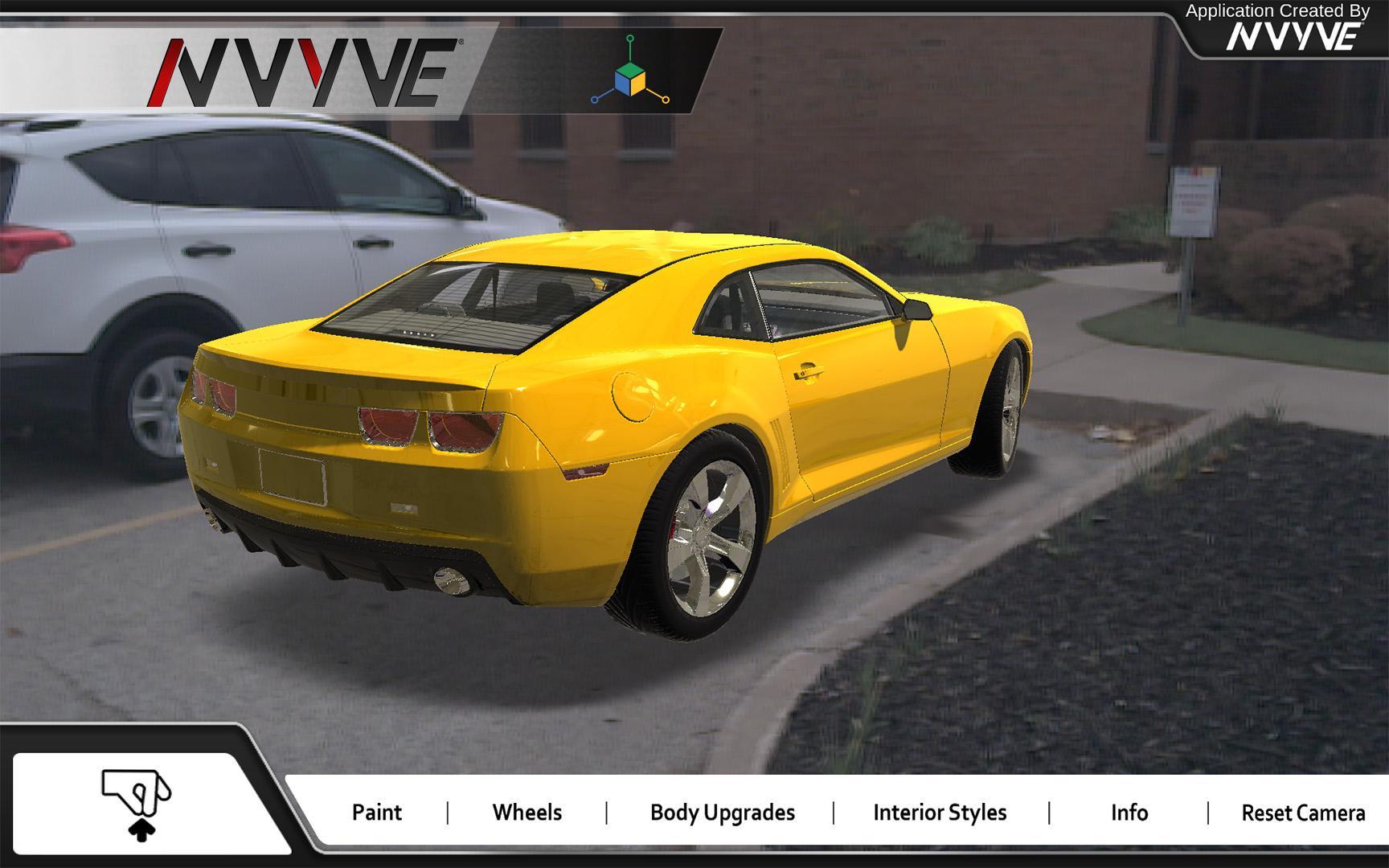
Task: Open Interior Styles options
Action: 939,813
